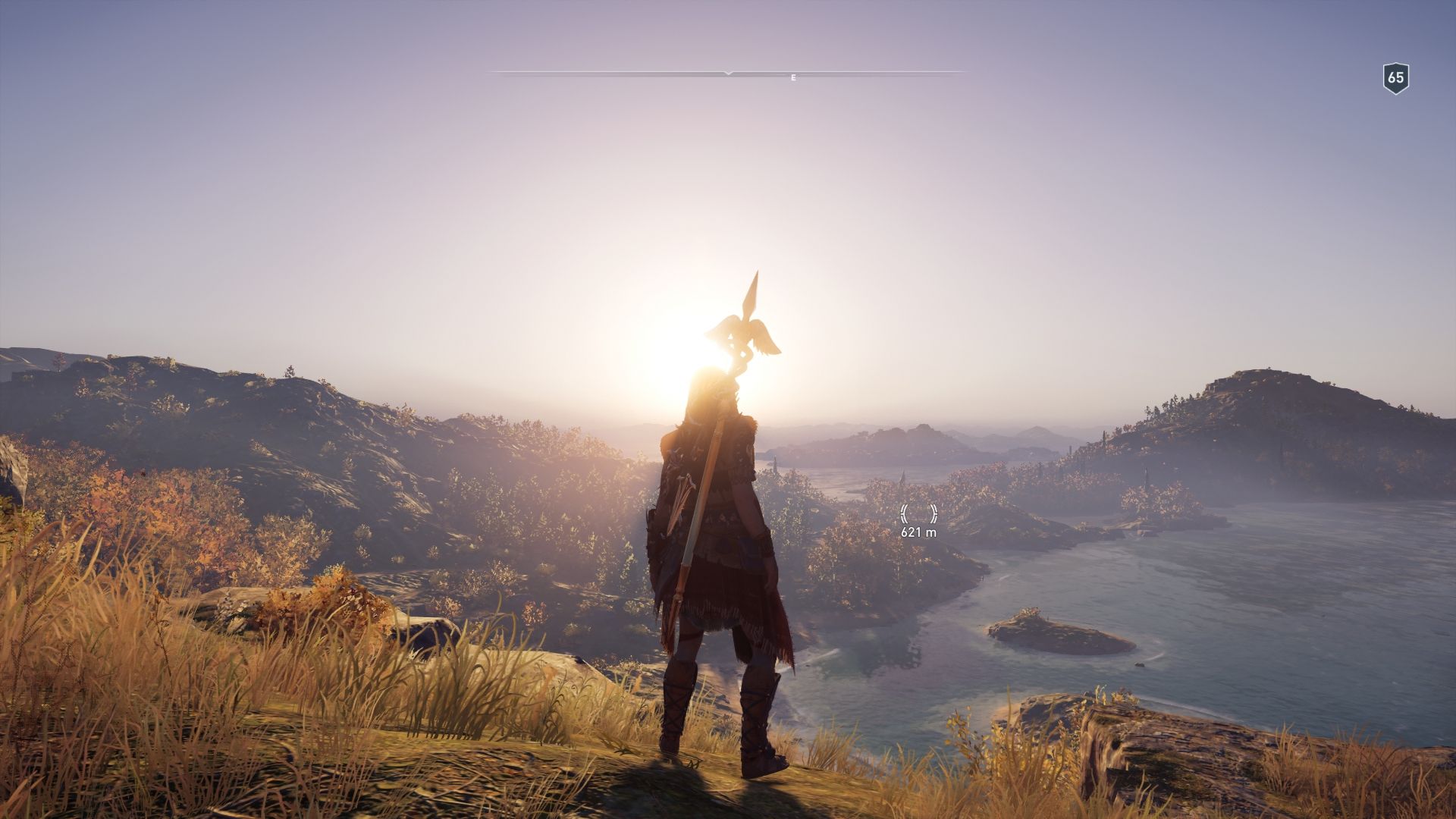Select the level 65 shield badge
1456x819 pixels.
coord(1395,78)
